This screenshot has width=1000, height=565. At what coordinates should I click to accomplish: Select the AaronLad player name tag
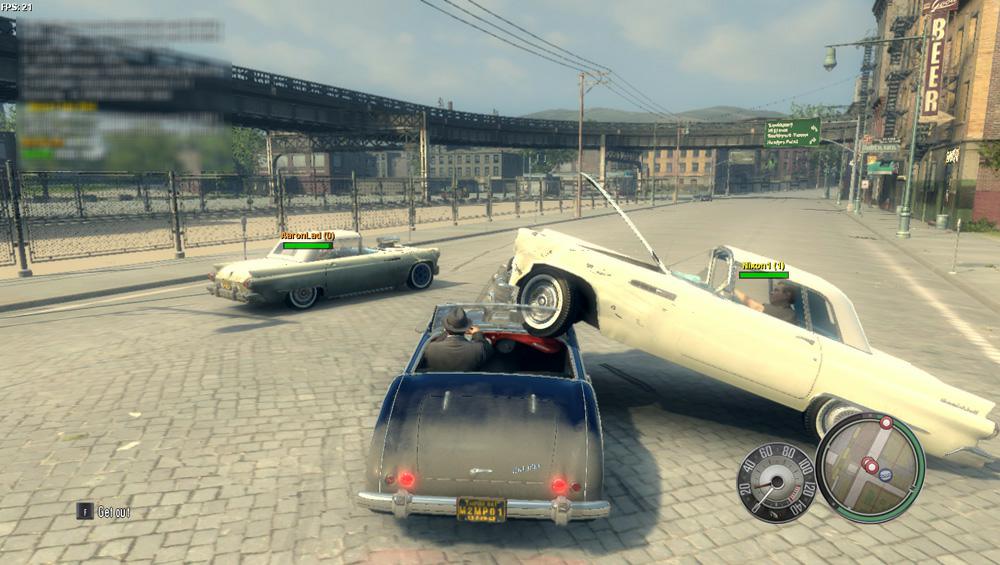(x=306, y=236)
